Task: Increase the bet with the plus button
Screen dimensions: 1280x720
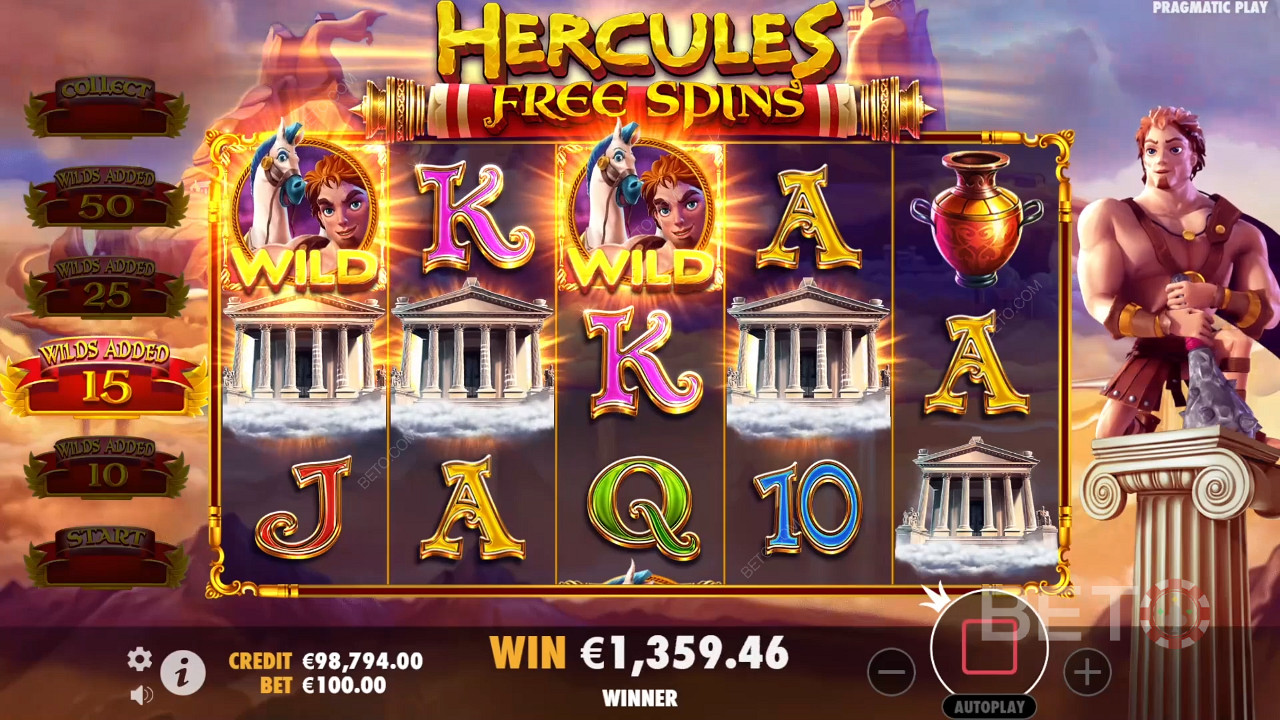Action: [x=1087, y=671]
